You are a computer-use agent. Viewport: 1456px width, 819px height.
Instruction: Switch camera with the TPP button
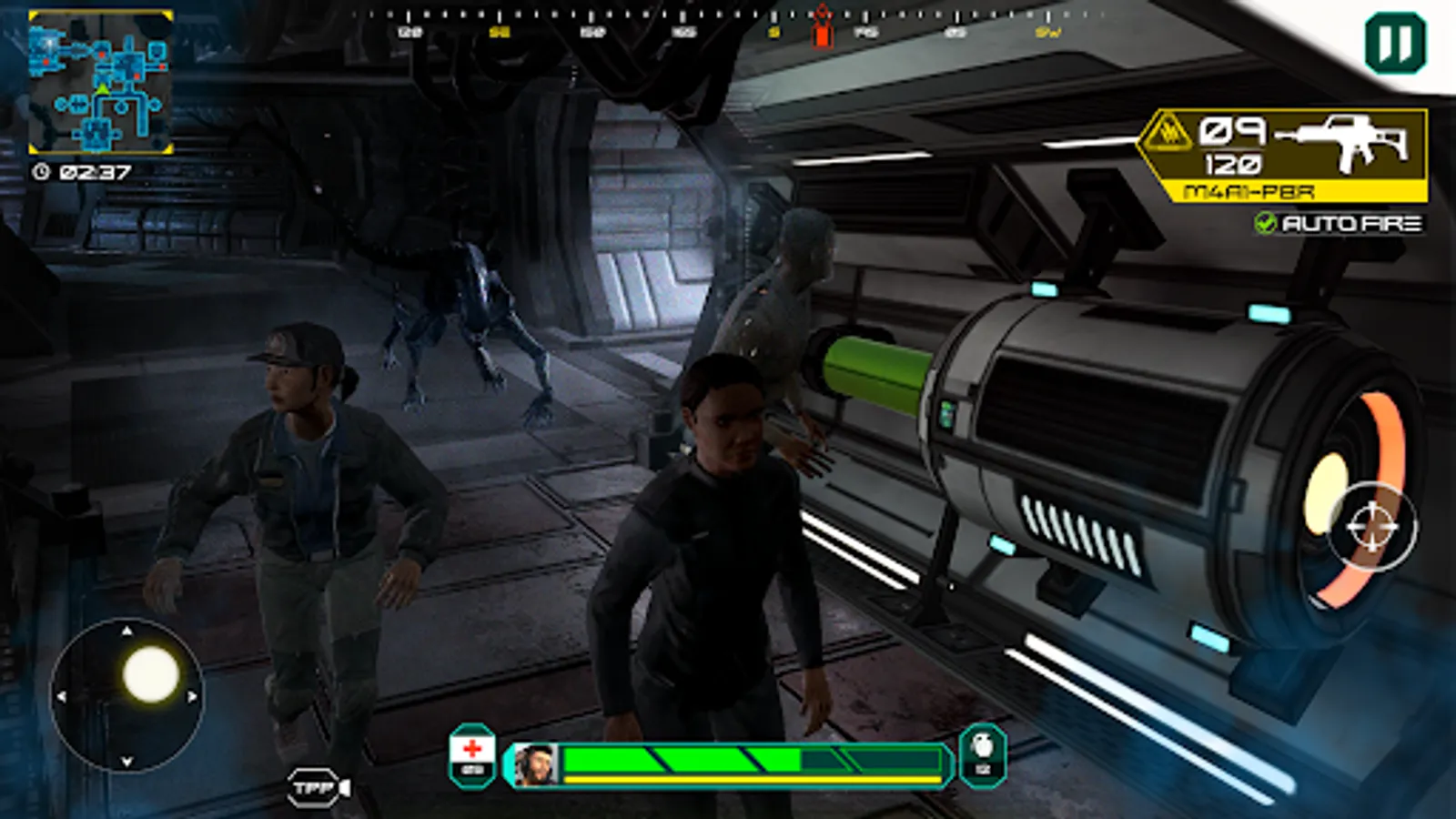click(319, 787)
